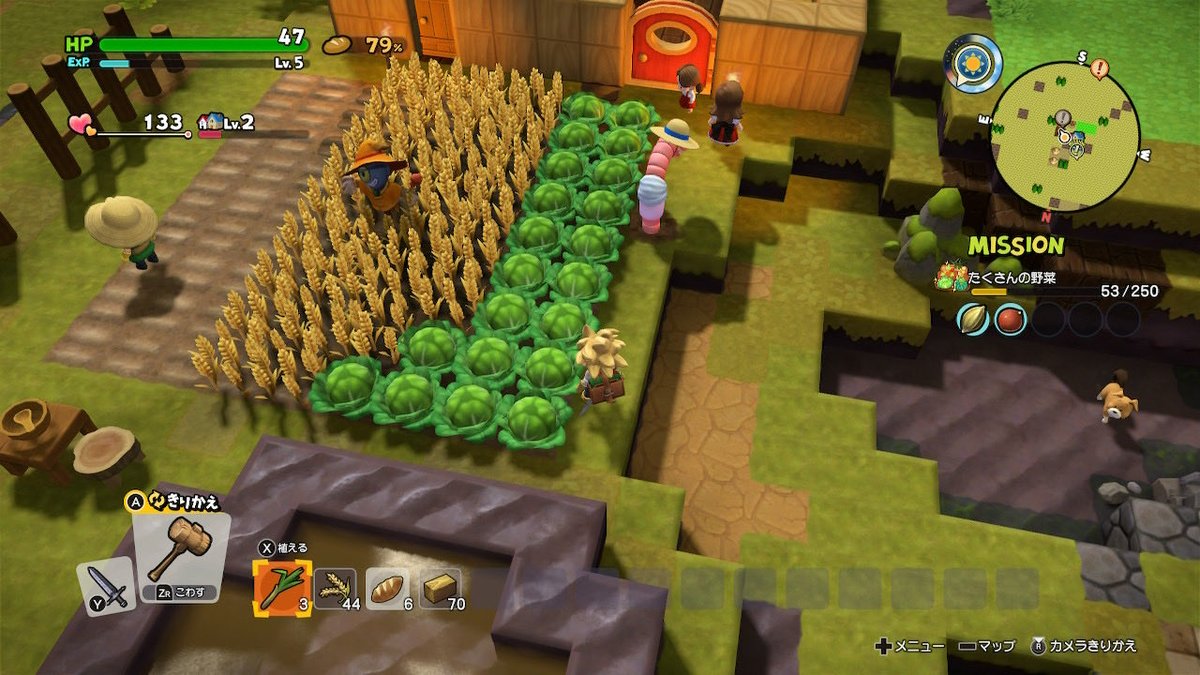Click the base level house icon

point(211,123)
